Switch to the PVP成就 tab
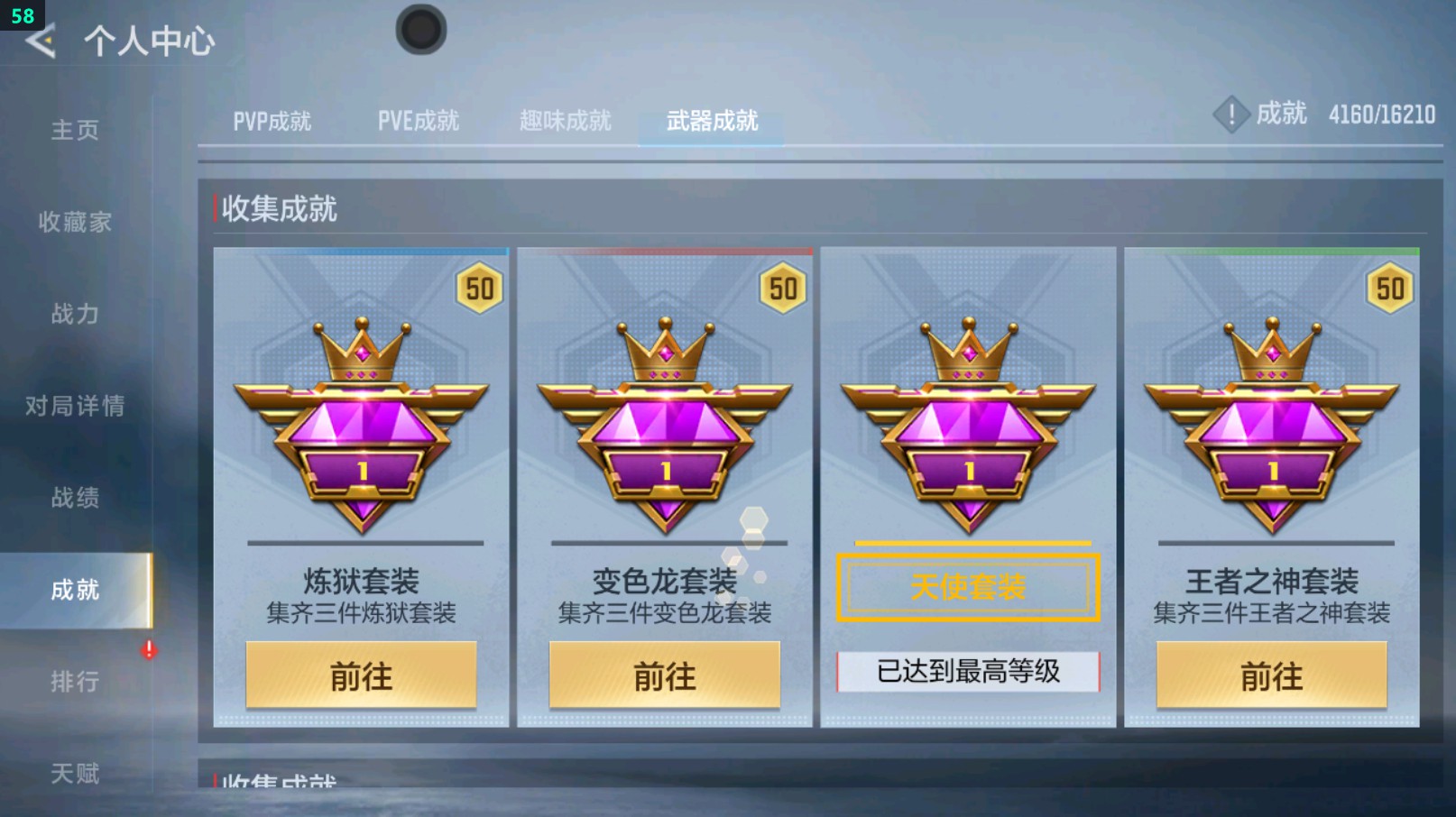This screenshot has width=1456, height=817. pos(272,118)
